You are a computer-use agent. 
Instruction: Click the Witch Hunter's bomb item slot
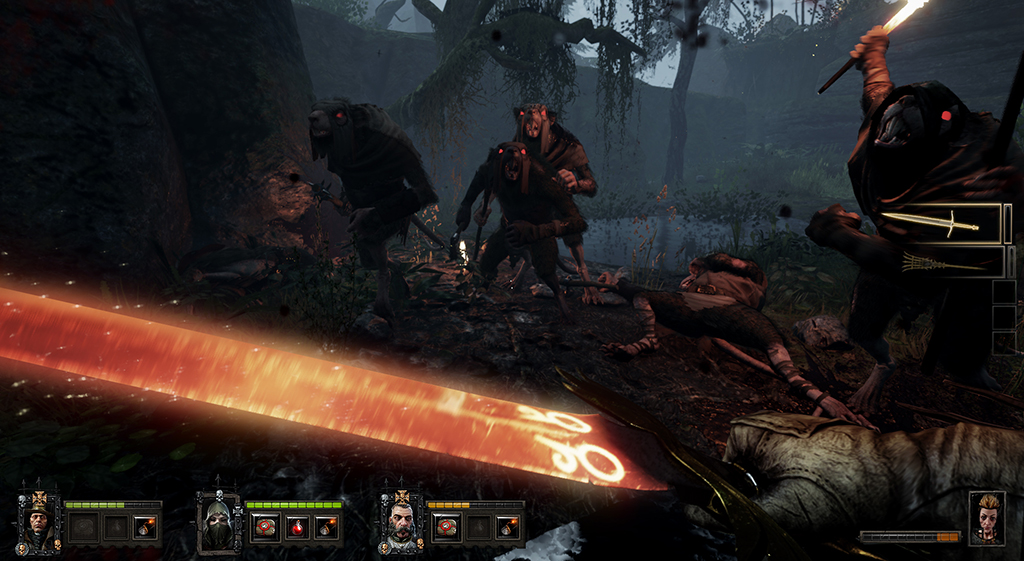145,527
